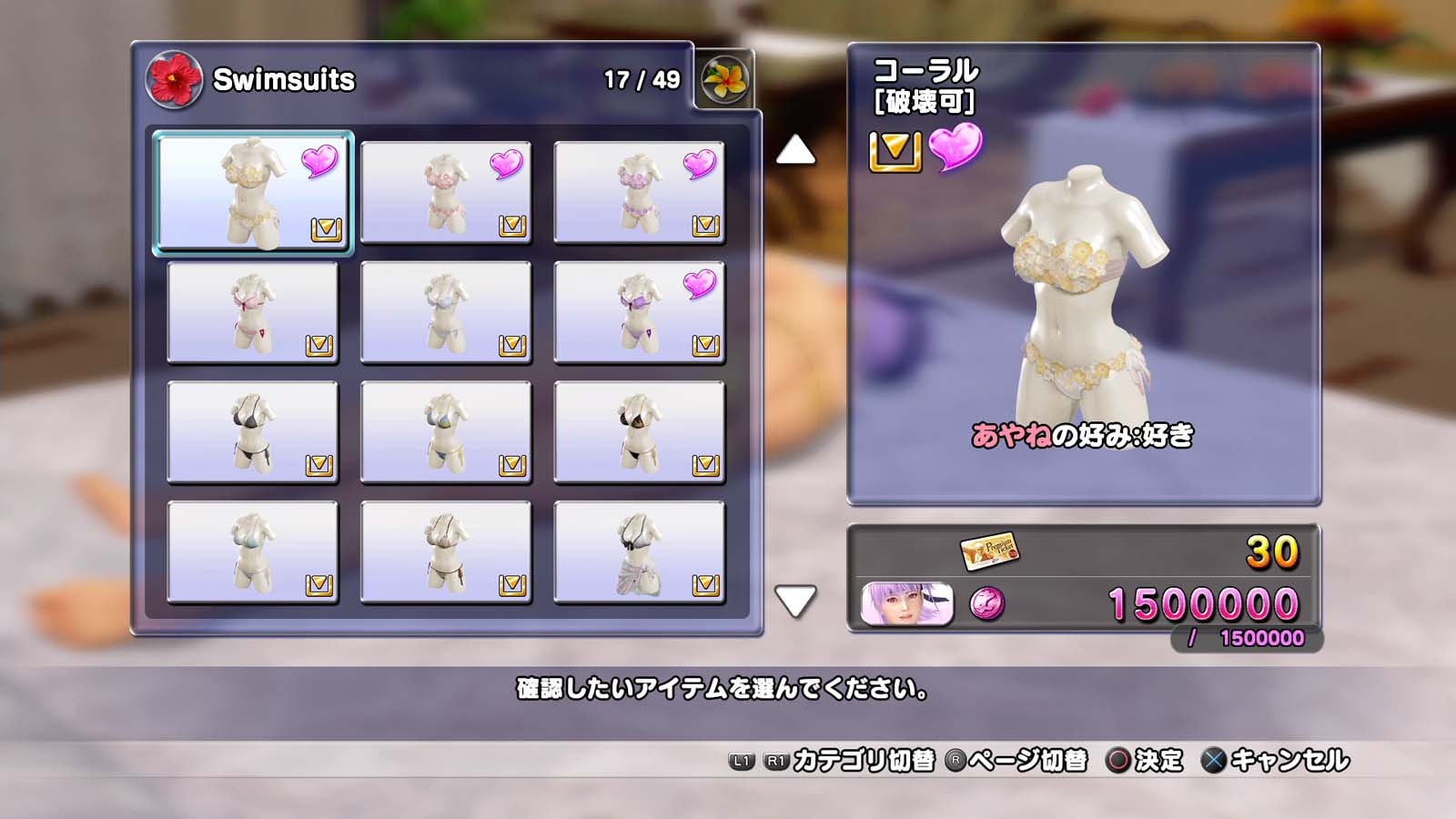The image size is (1456, 819).
Task: Pick the bikini with white sarong
Action: coord(639,552)
